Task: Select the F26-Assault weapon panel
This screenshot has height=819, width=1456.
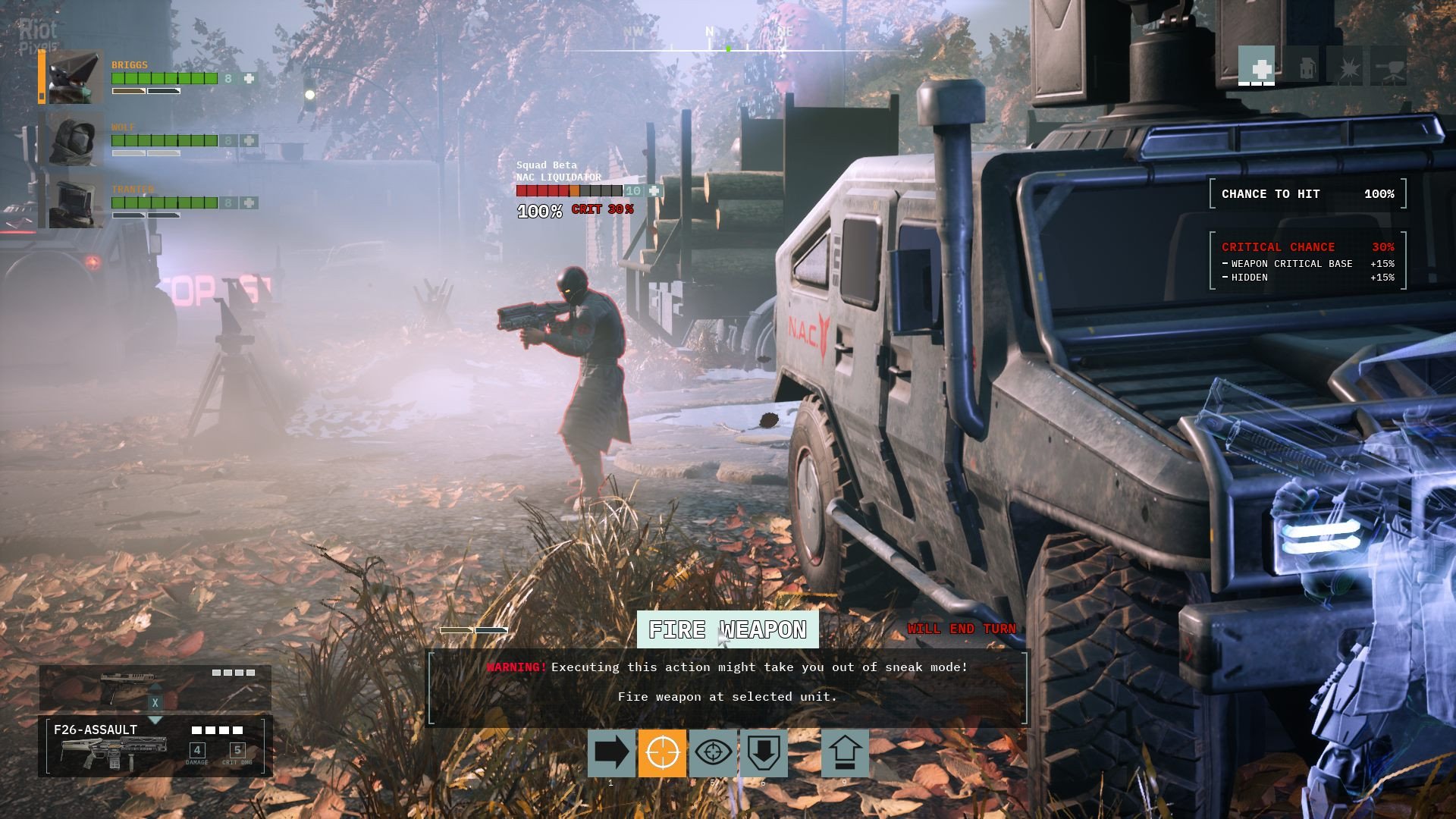Action: 155,747
